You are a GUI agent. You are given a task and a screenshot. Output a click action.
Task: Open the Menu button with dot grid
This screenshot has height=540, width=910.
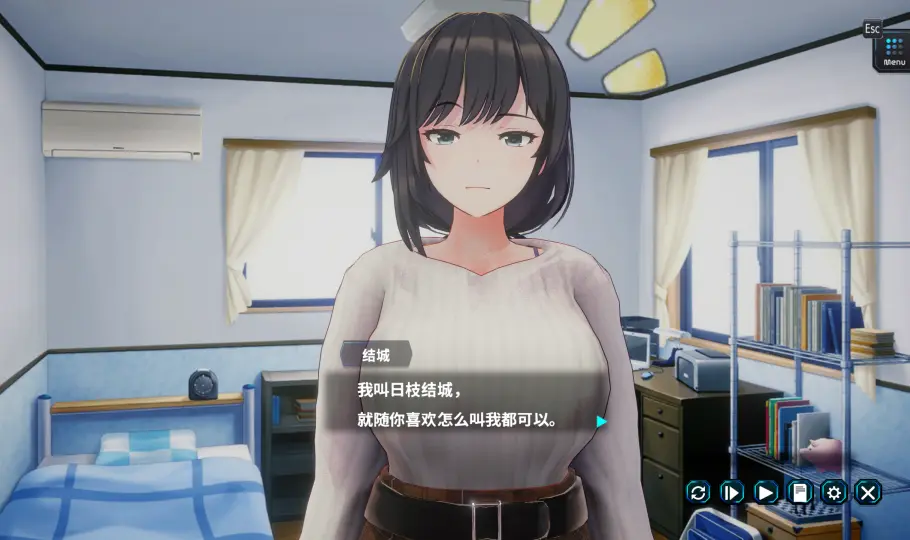894,52
